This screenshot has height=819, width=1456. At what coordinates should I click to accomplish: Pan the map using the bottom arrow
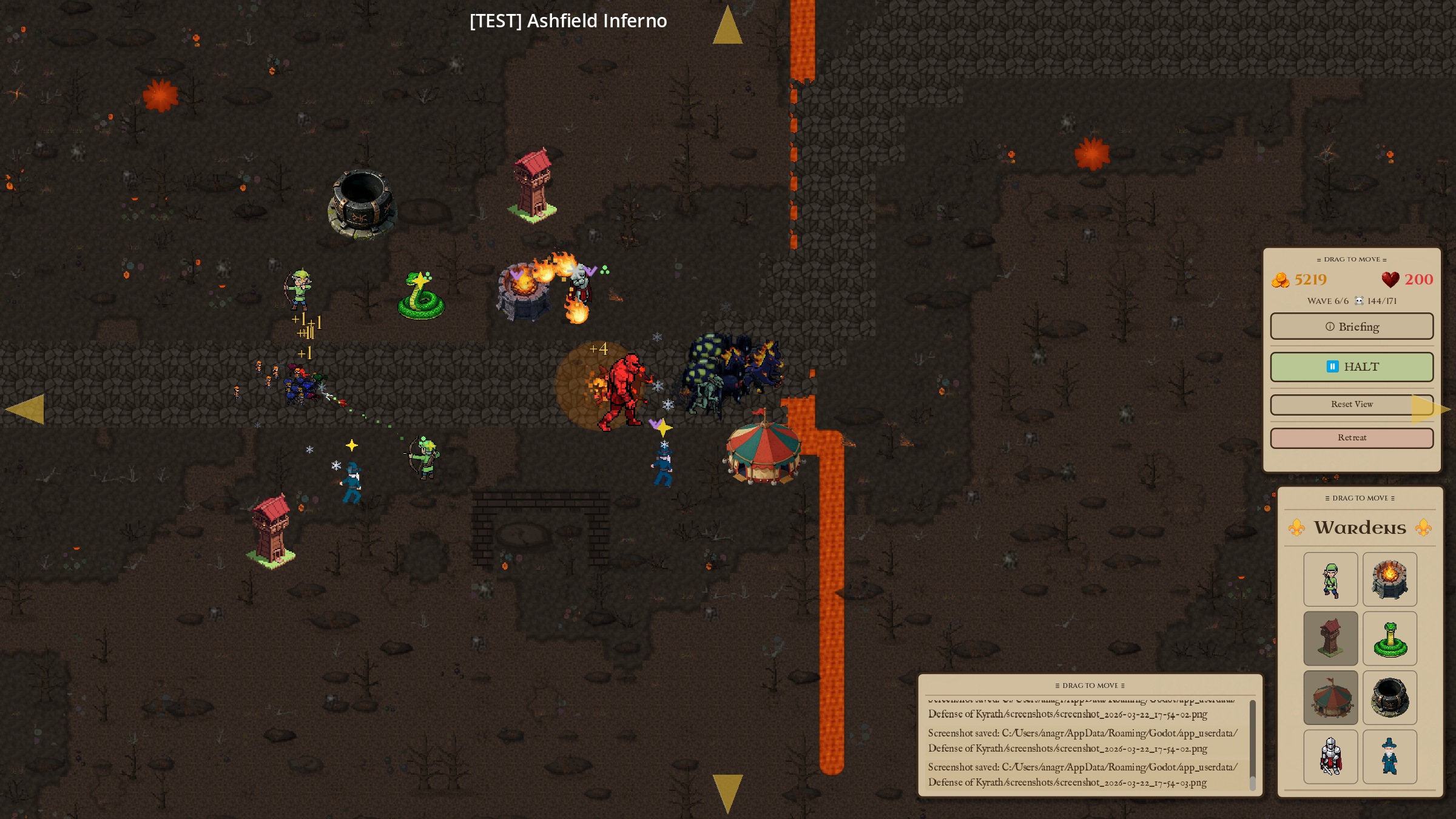[x=727, y=792]
